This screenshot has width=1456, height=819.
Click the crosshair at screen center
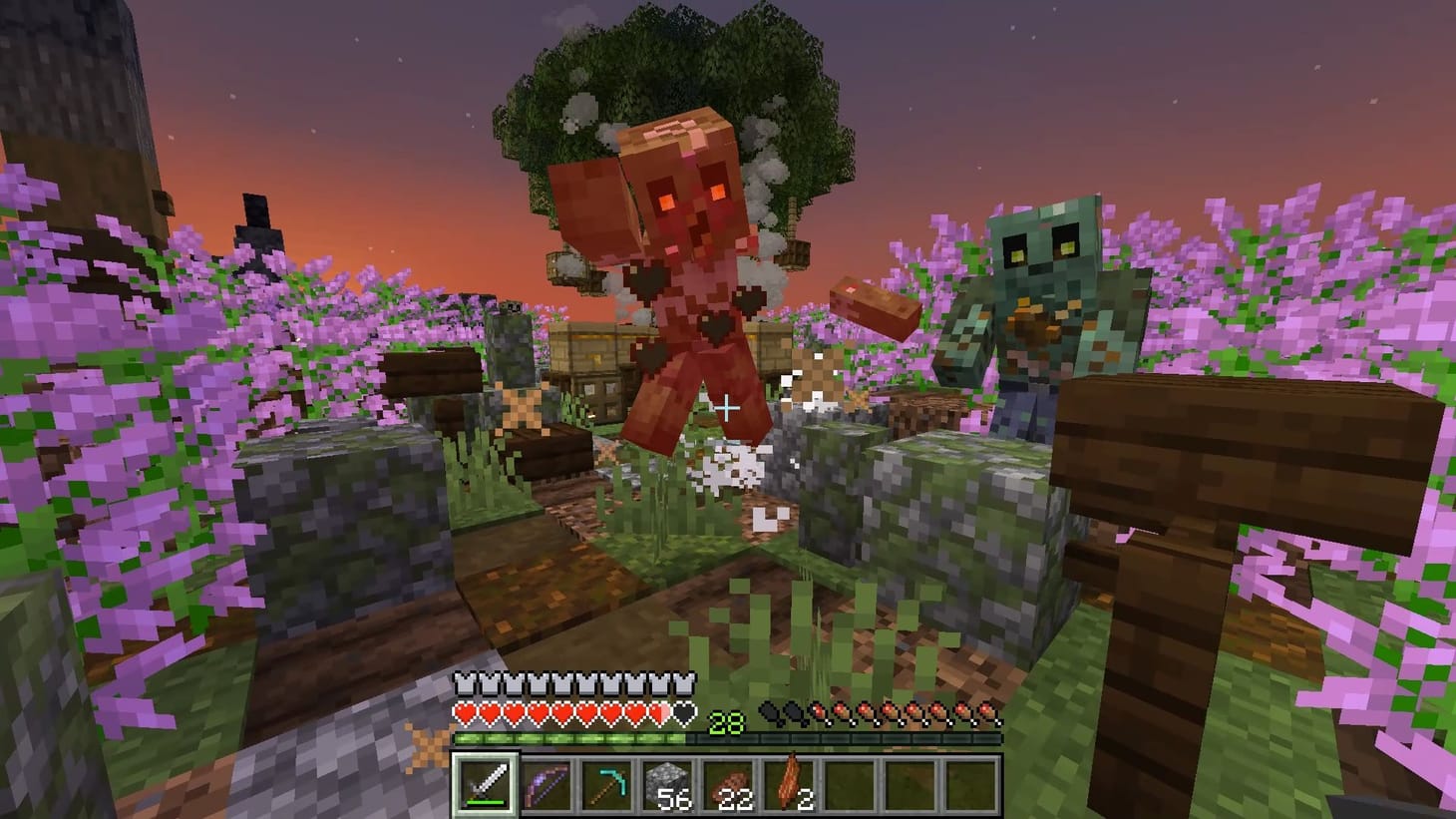(728, 406)
